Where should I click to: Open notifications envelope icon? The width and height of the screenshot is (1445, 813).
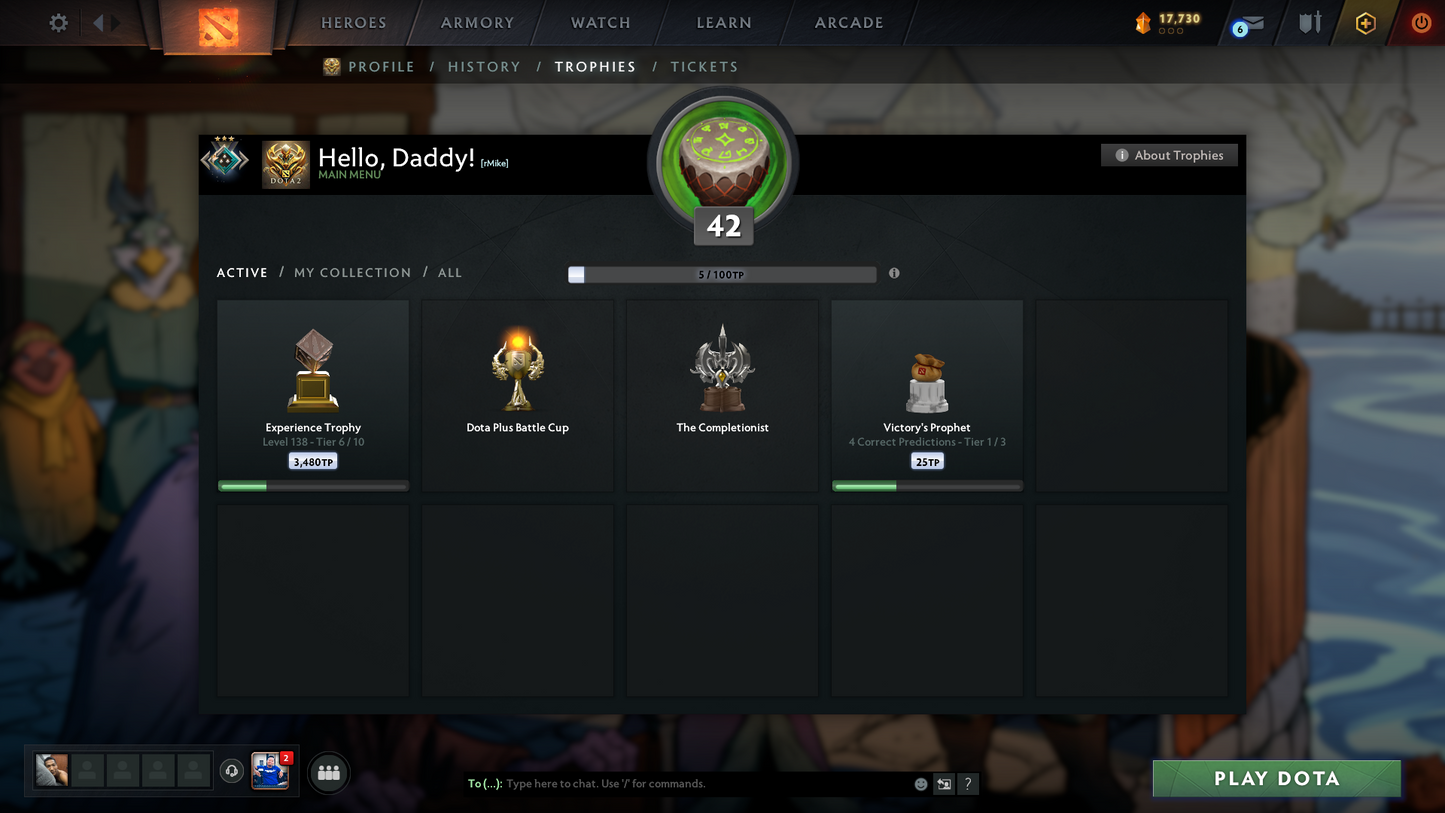click(1248, 22)
